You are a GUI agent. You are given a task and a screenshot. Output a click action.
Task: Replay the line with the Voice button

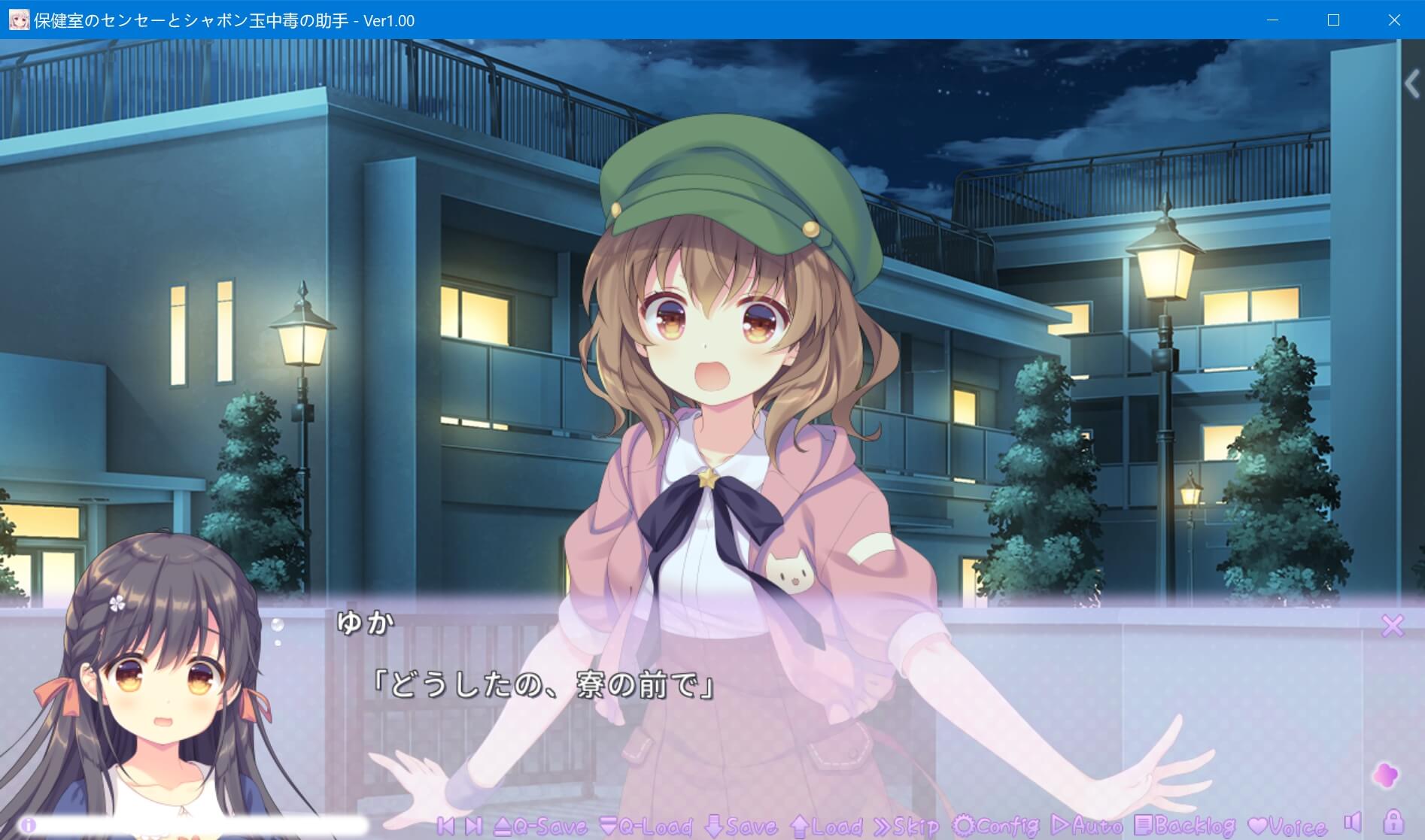click(1287, 826)
